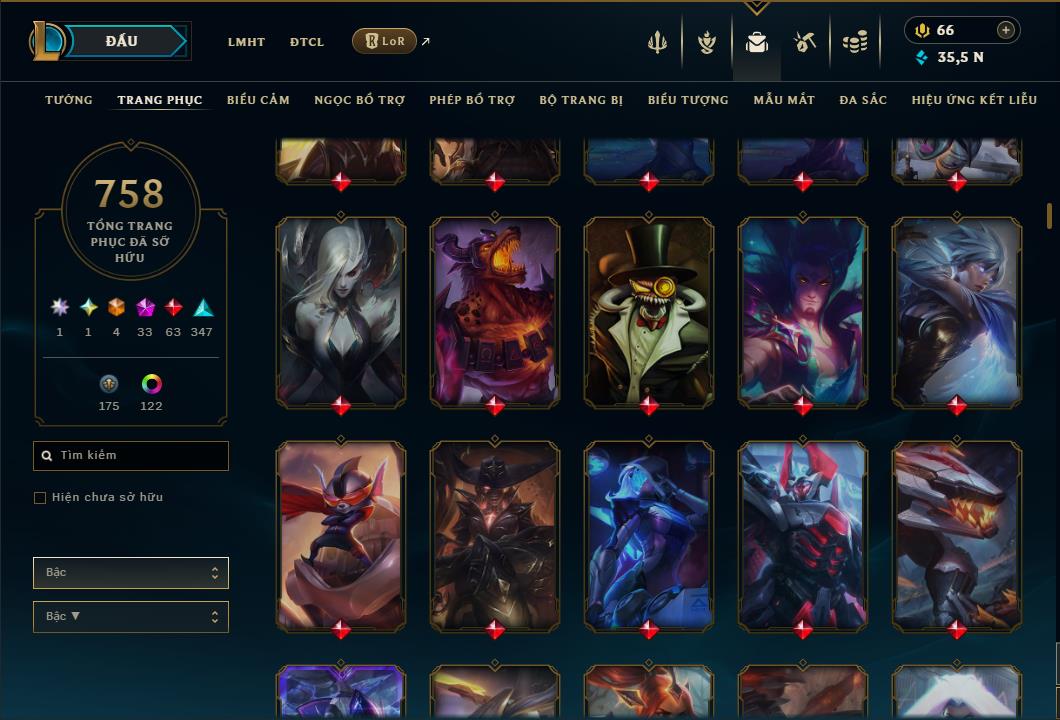Toggle the Hiện chưa sở hữu checkbox

40,498
